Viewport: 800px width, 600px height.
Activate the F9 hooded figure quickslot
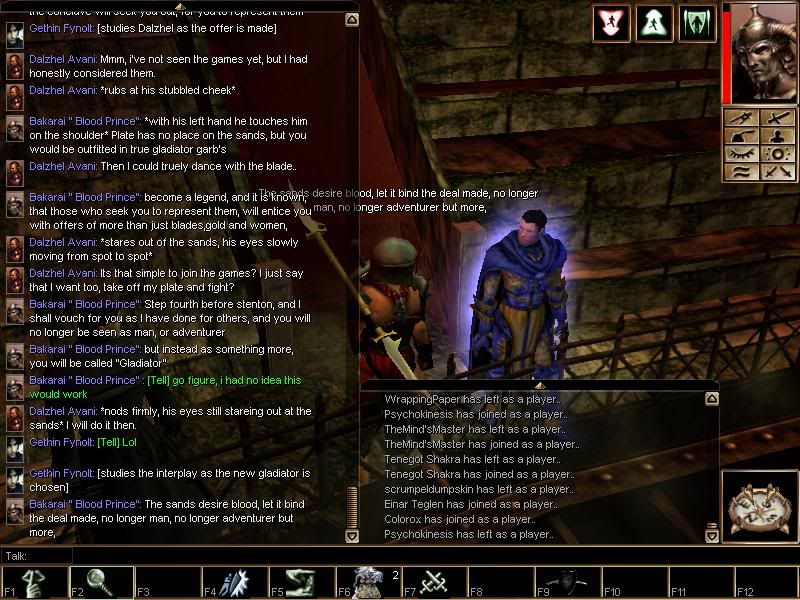click(x=567, y=583)
